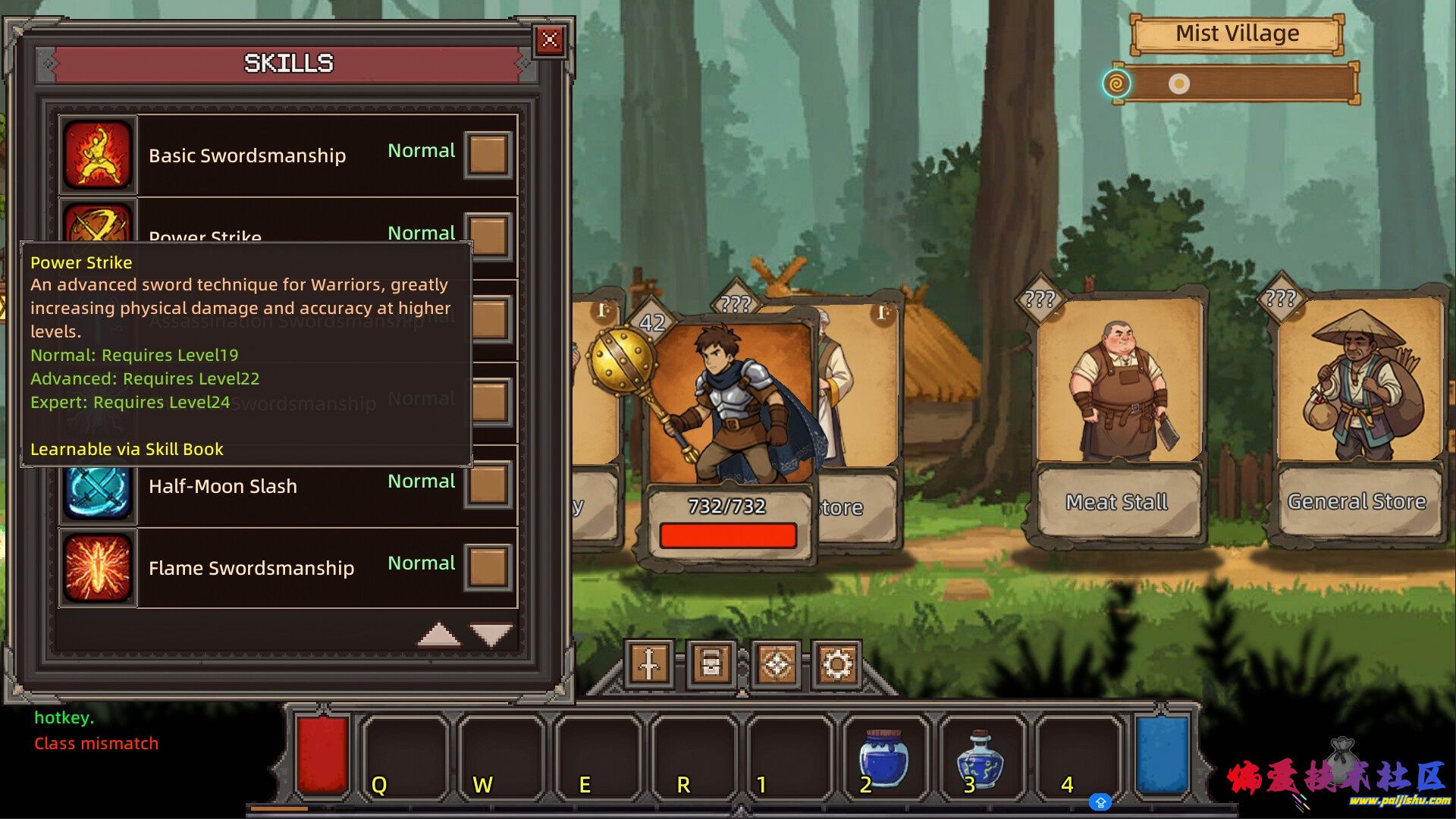
Task: Click the Half-Moon Slash hotkey slot box
Action: coord(488,486)
